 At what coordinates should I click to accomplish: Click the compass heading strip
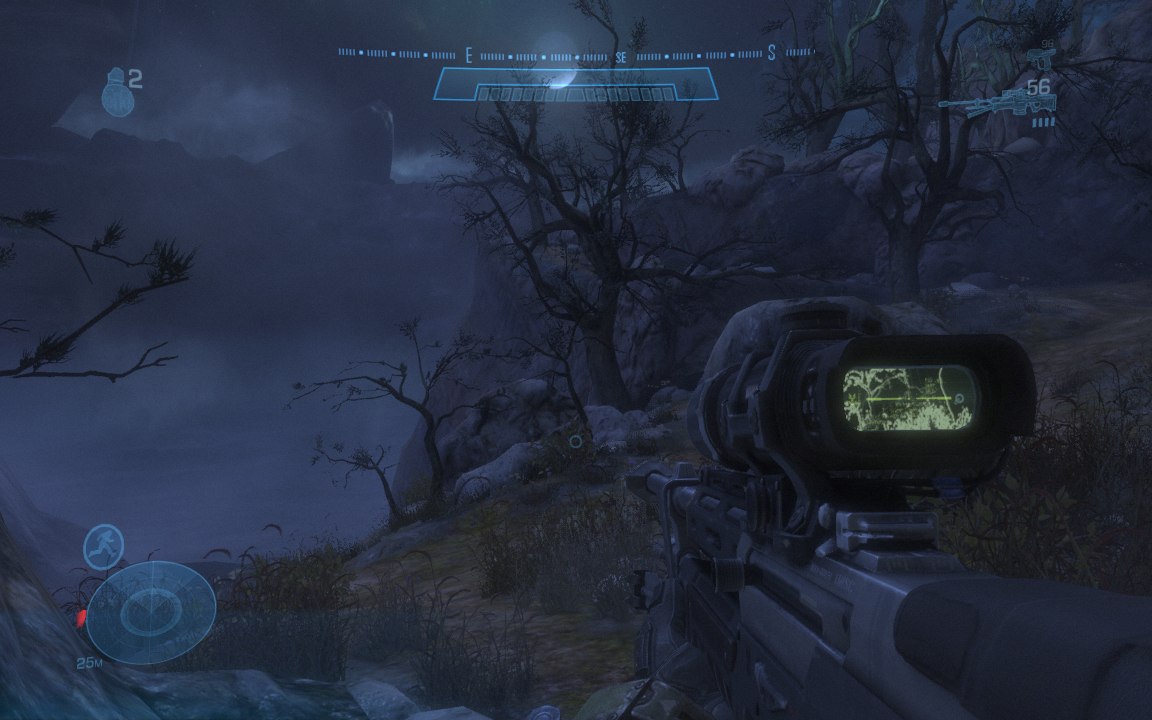pyautogui.click(x=575, y=53)
